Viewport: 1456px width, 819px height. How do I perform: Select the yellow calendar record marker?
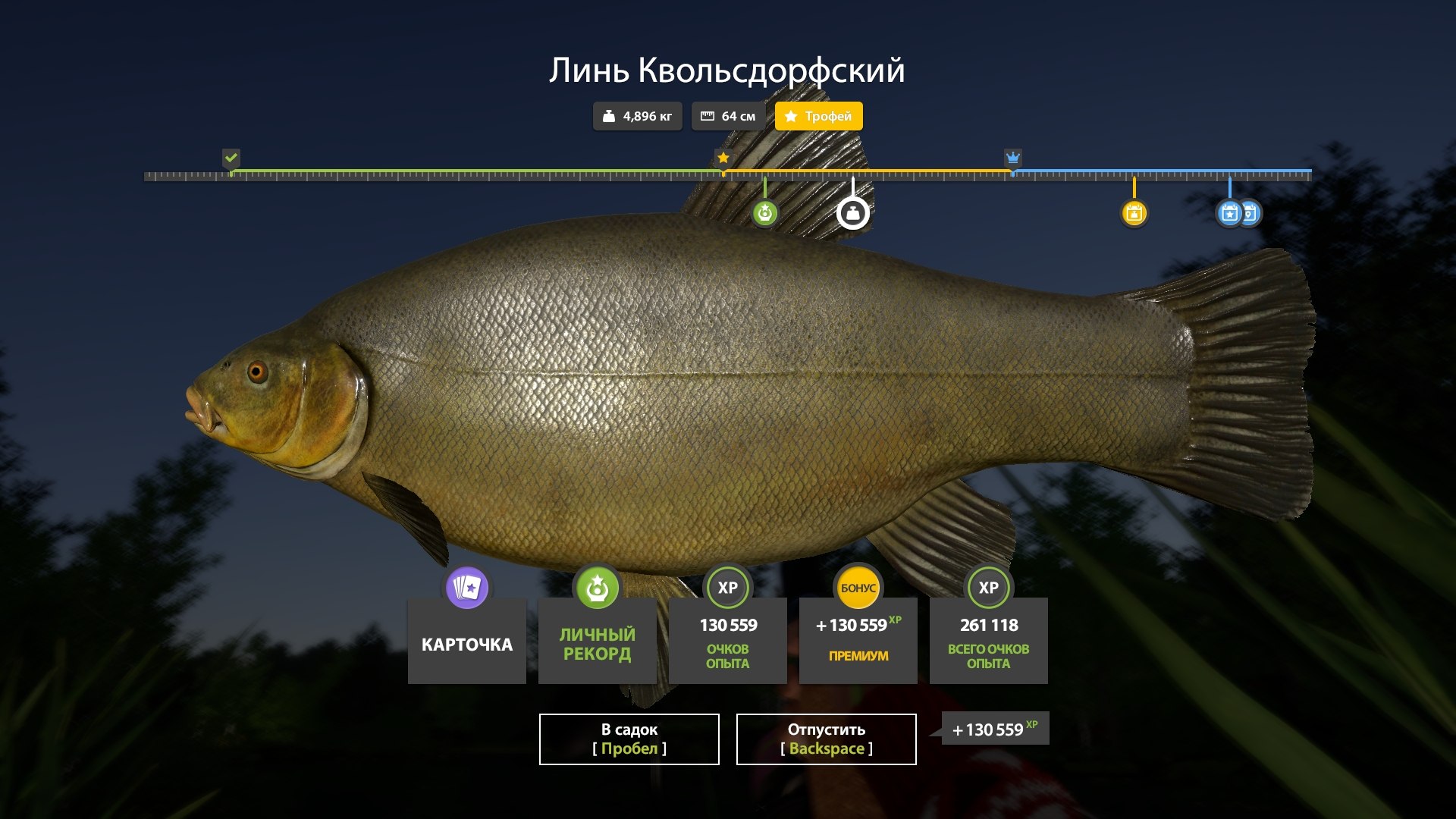click(1134, 213)
